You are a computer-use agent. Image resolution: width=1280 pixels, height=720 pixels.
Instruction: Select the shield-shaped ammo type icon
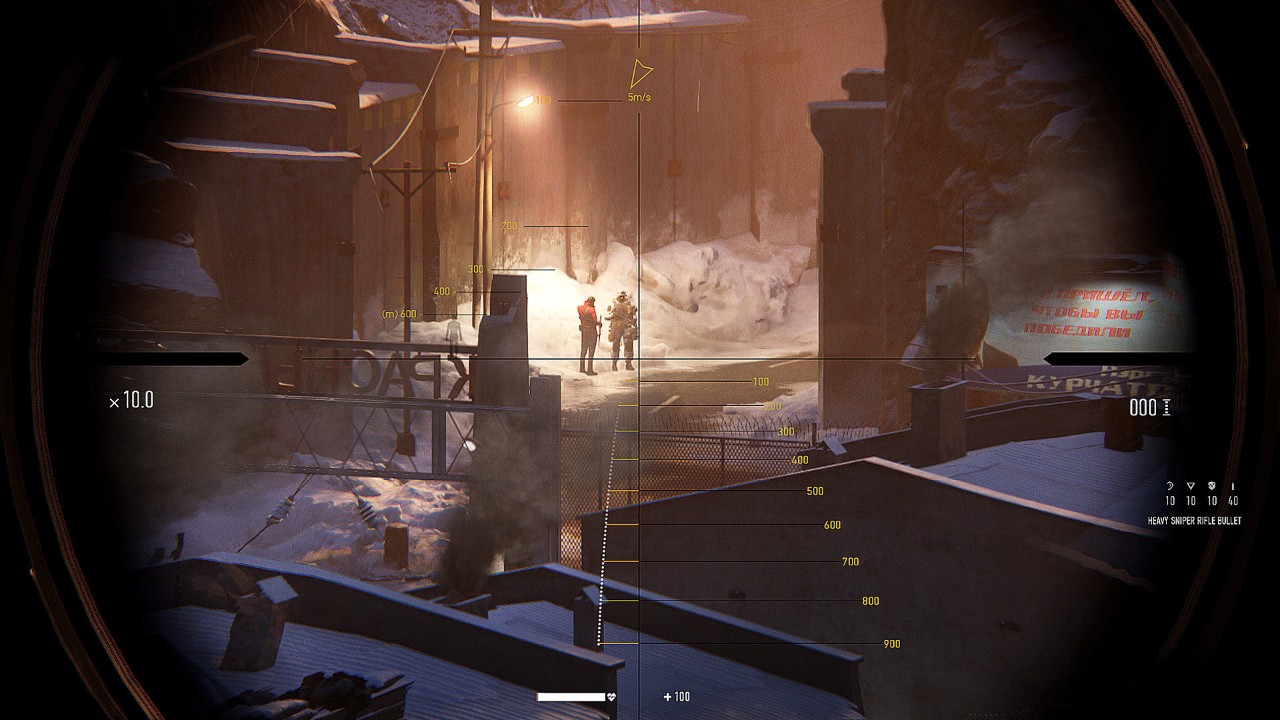click(x=1212, y=486)
